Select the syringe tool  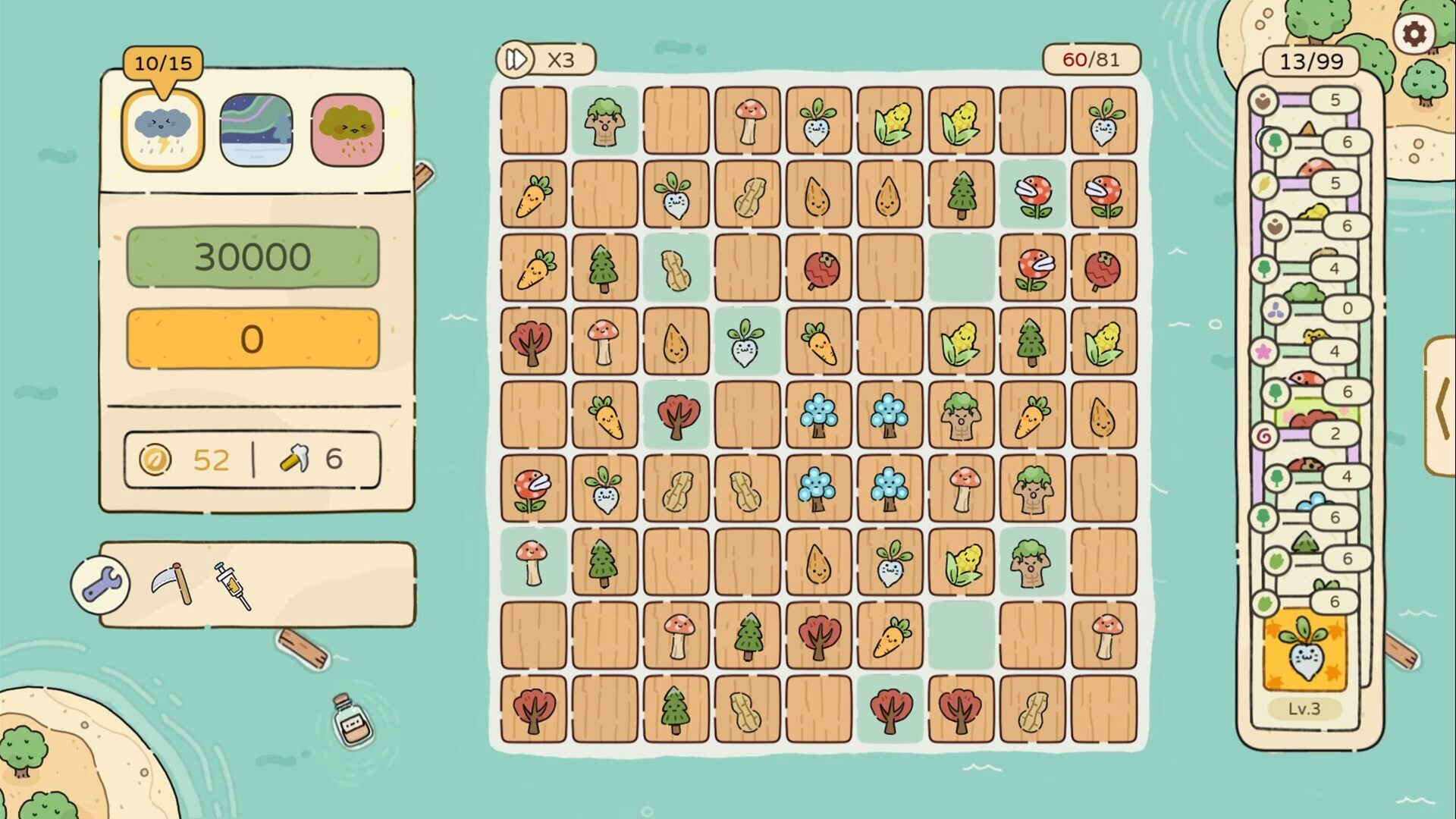(232, 585)
